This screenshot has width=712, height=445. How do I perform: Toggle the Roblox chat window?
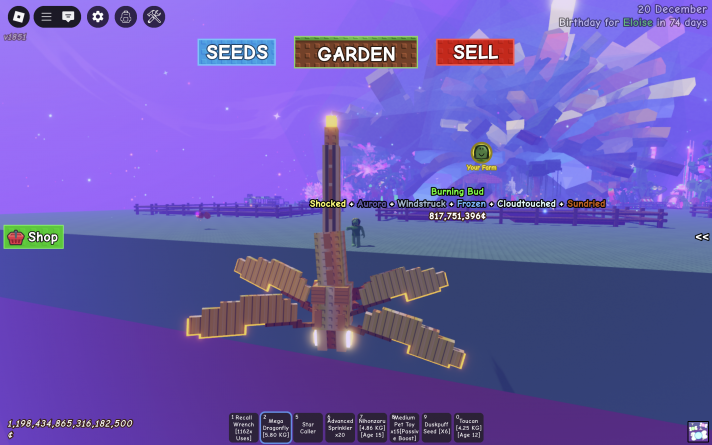click(69, 16)
